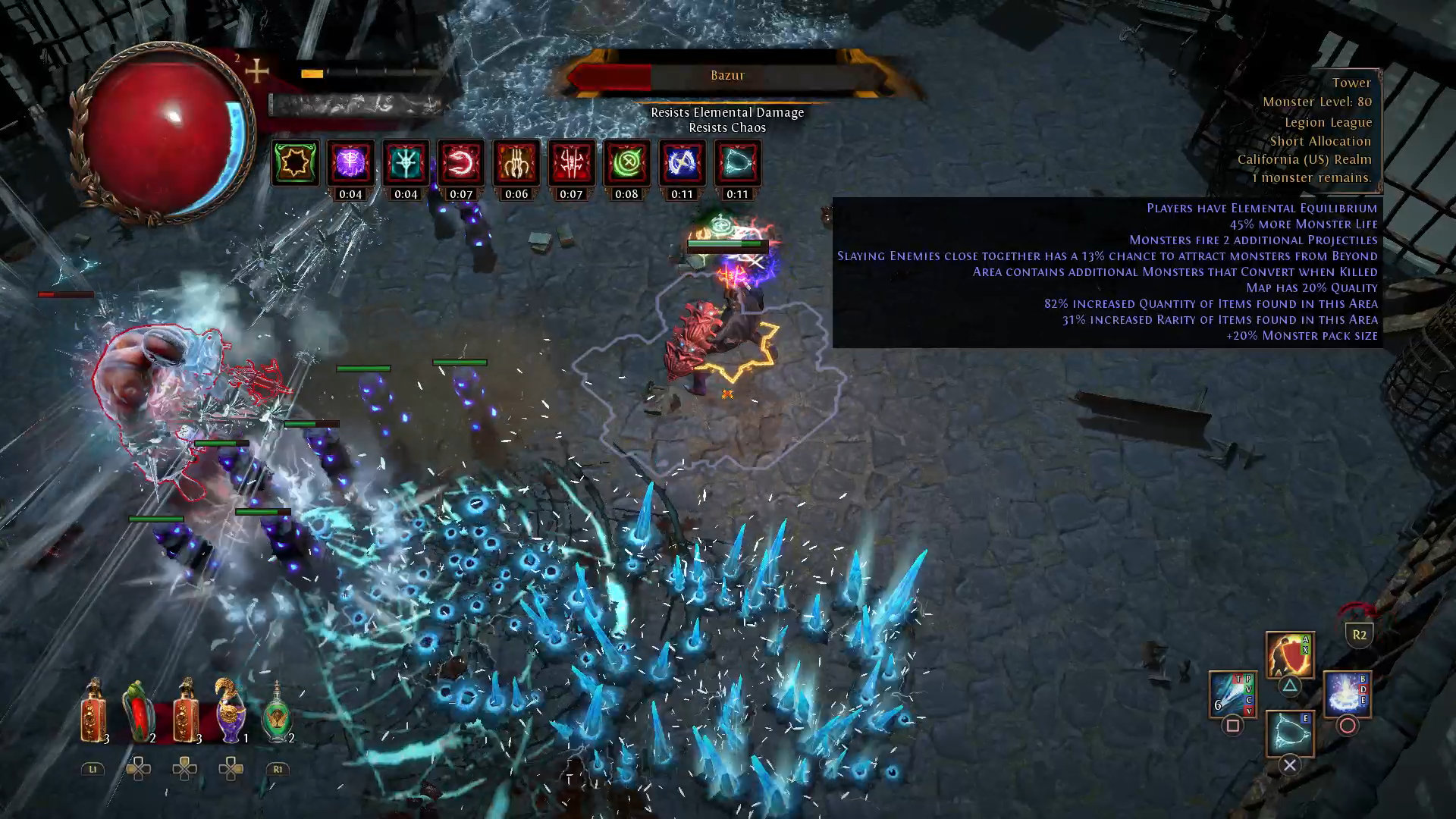1456x819 pixels.
Task: Inspect the green-framed yellow star buff
Action: (x=295, y=162)
